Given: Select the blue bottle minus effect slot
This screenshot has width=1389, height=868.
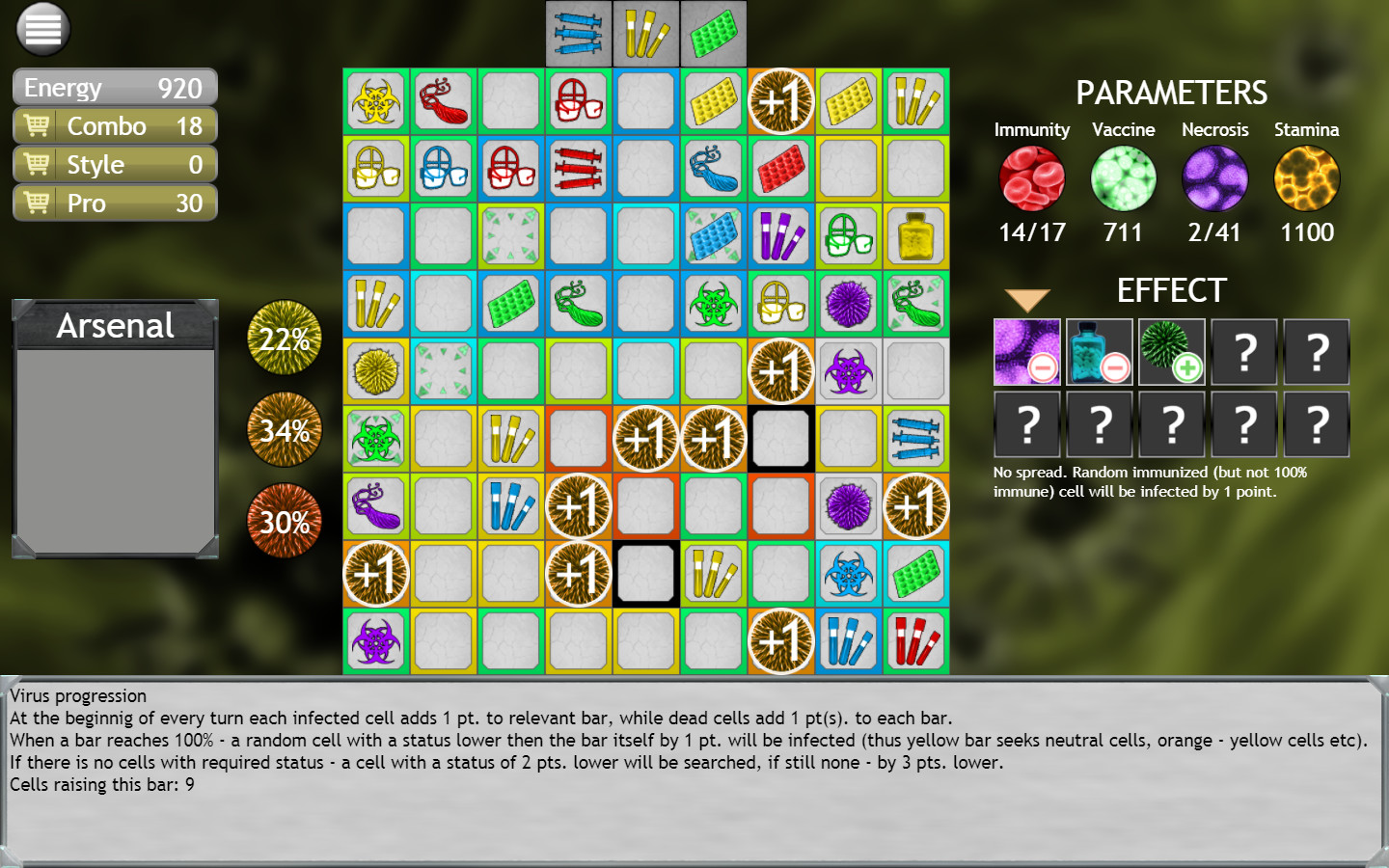Looking at the screenshot, I should (1099, 351).
